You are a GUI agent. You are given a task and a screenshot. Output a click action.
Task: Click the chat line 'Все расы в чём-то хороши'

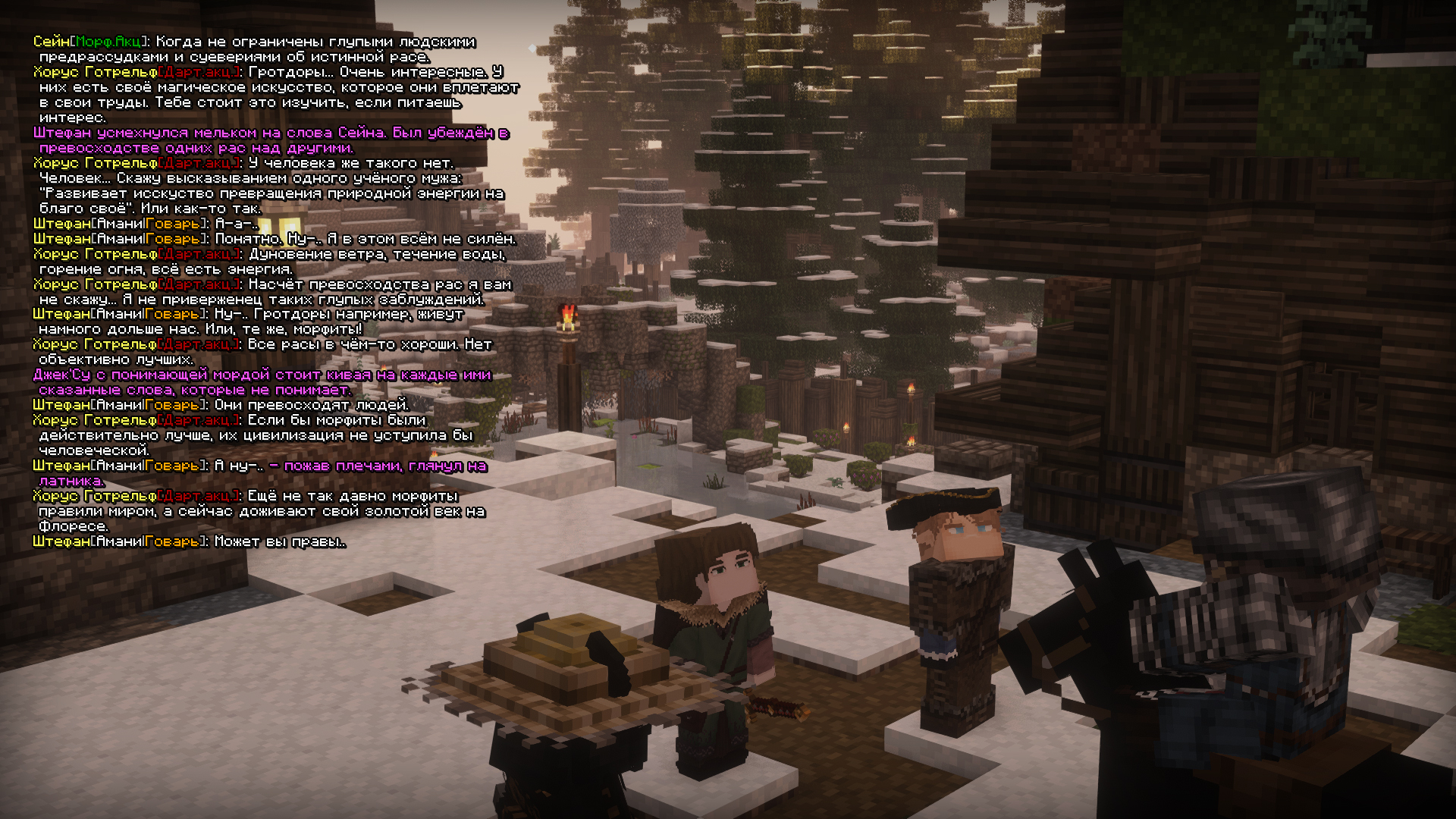[x=369, y=345]
